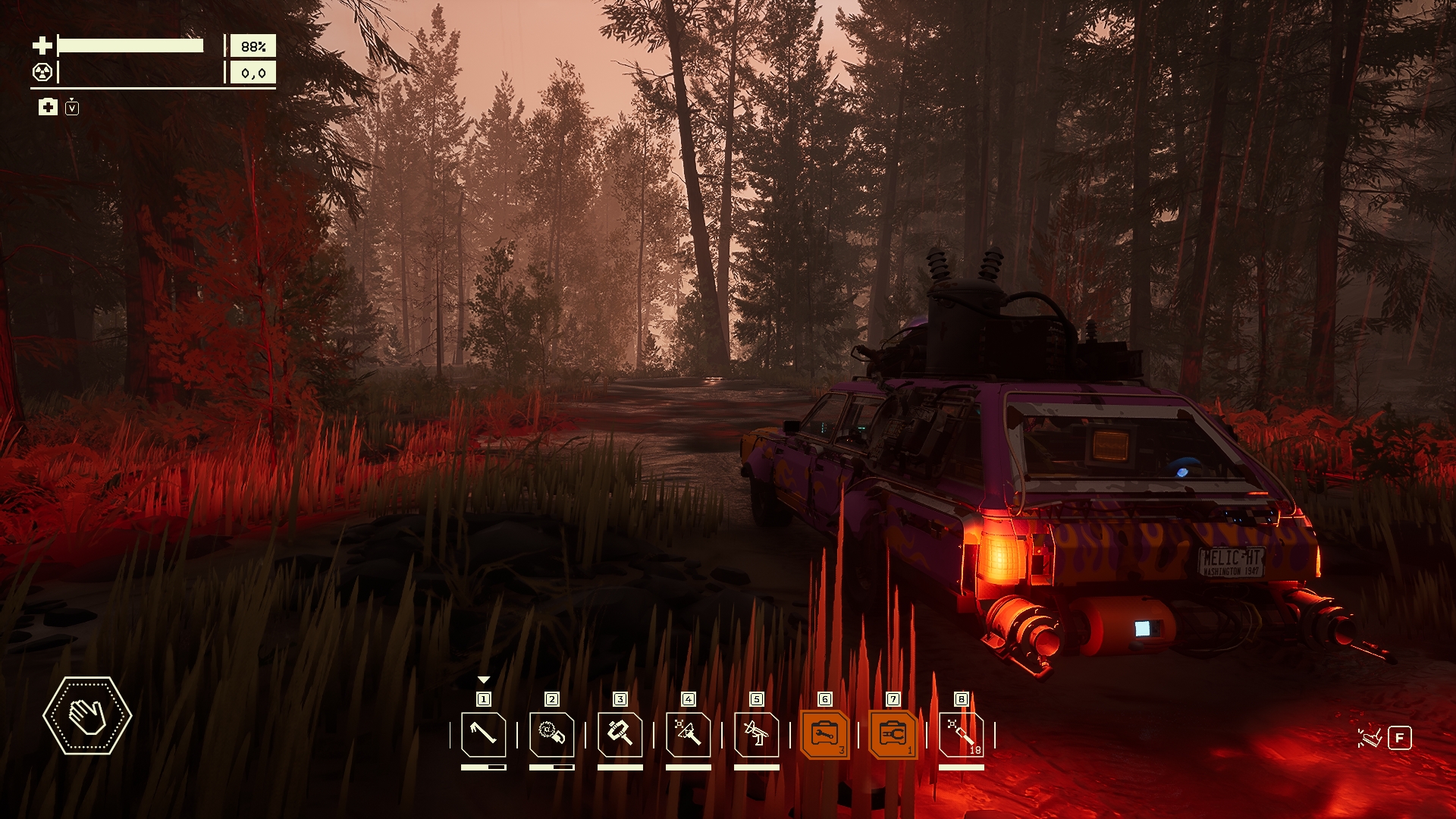1456x819 pixels.
Task: Click the open hand interaction hexagon
Action: tap(87, 715)
